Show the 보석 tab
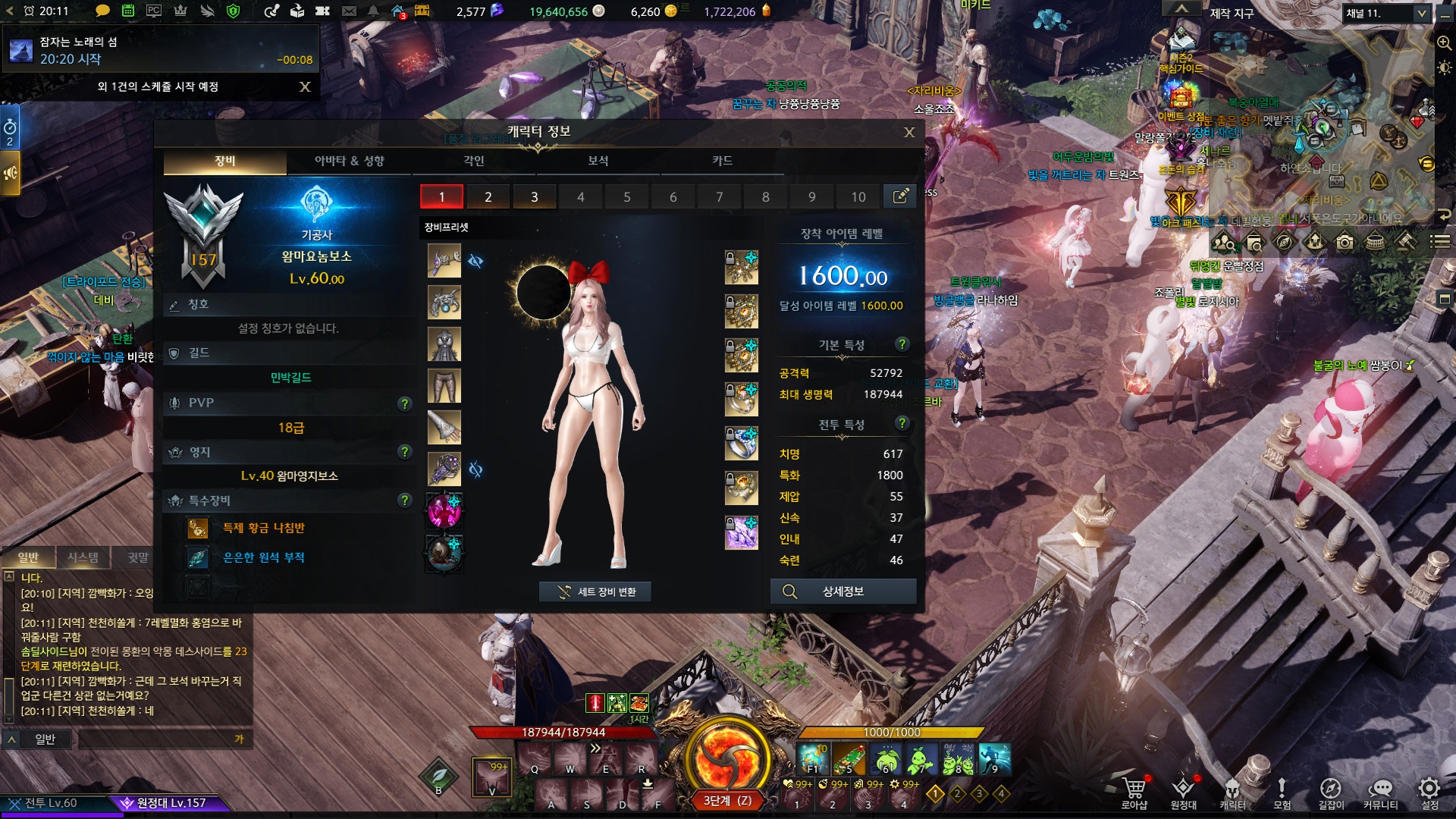Viewport: 1456px width, 819px height. (598, 161)
